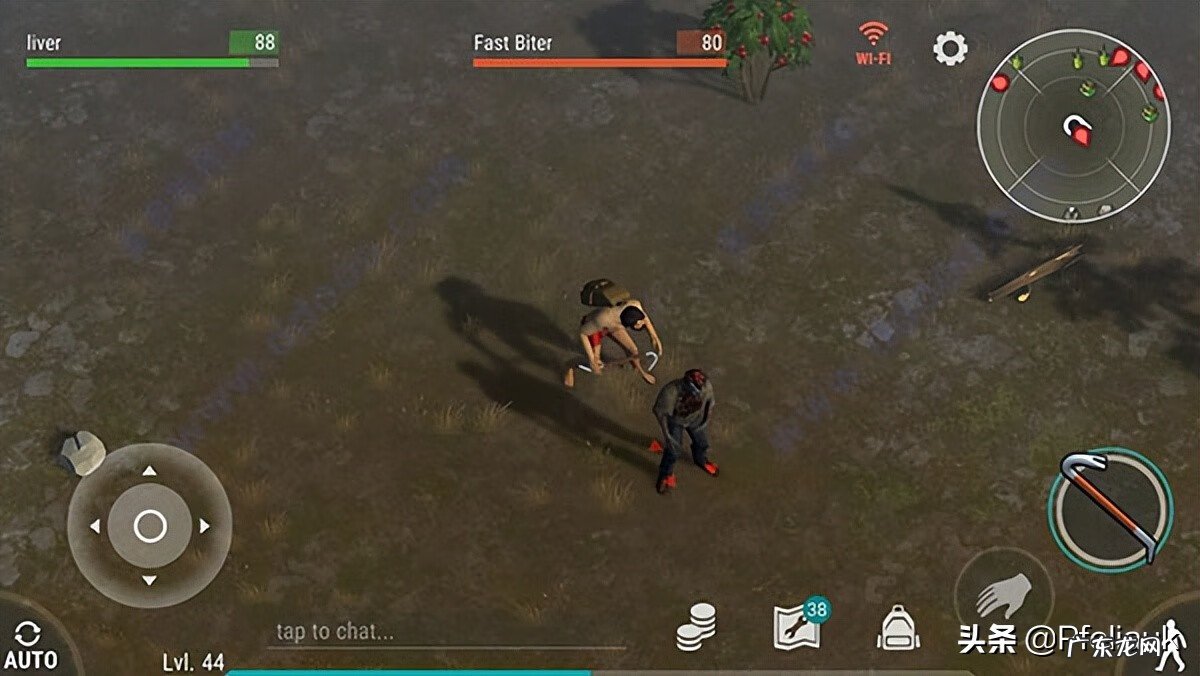Open the coins shop icon

click(x=696, y=628)
